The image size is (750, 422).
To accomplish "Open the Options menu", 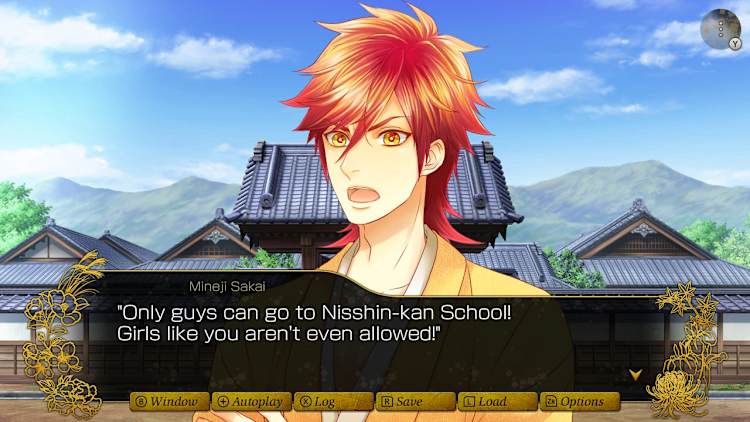I will [579, 401].
